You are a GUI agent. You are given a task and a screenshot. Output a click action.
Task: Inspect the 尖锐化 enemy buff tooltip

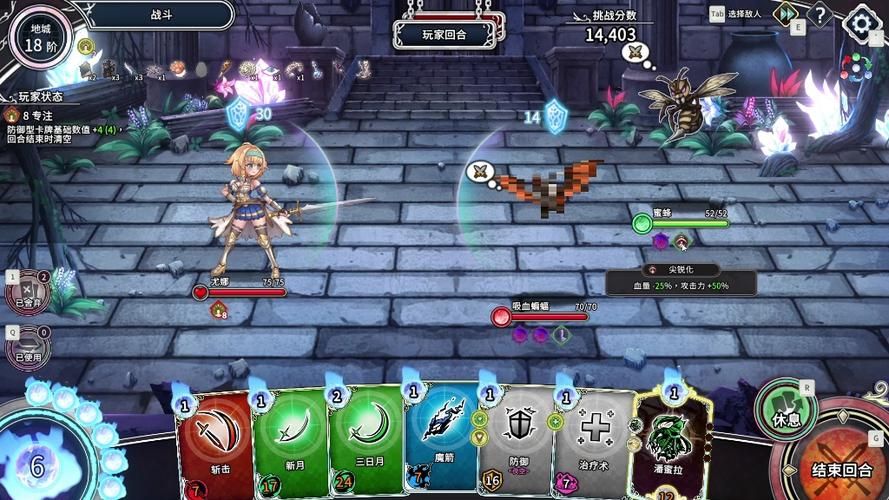coord(681,277)
